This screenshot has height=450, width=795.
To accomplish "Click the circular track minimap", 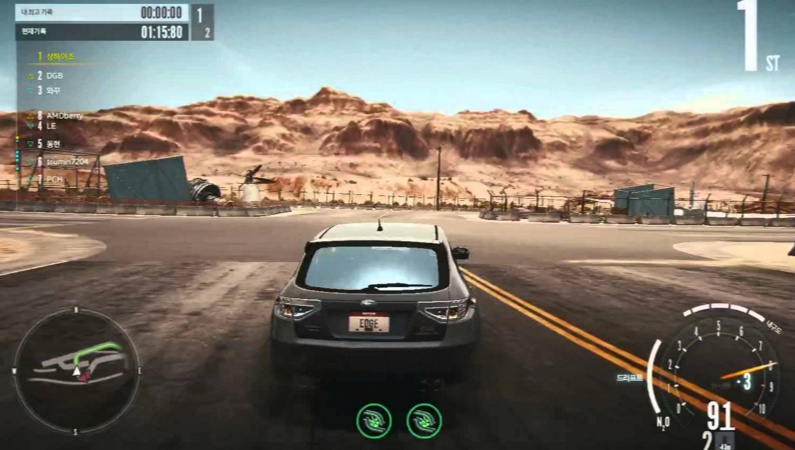I will pos(75,370).
